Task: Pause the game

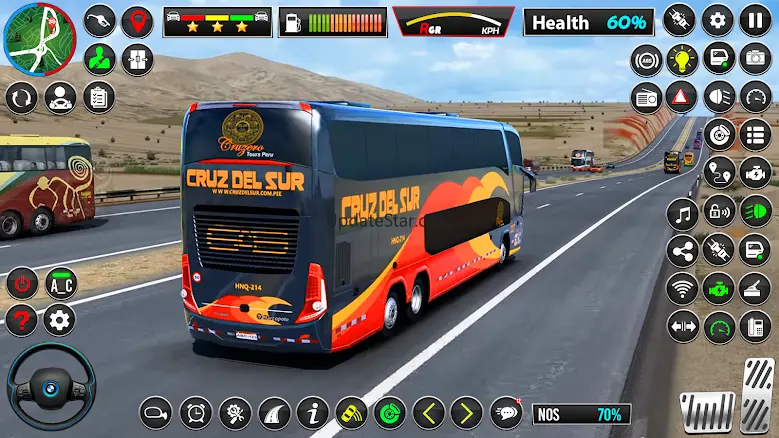Action: tap(755, 20)
